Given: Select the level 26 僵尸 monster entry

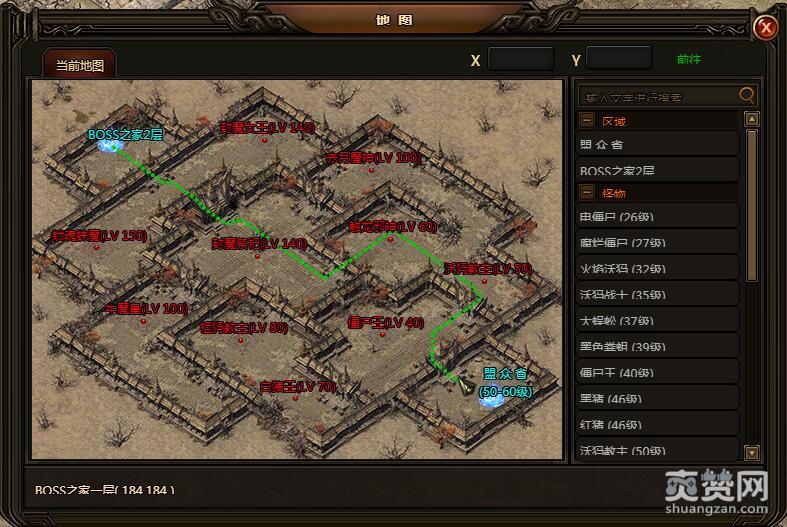Looking at the screenshot, I should (x=658, y=216).
